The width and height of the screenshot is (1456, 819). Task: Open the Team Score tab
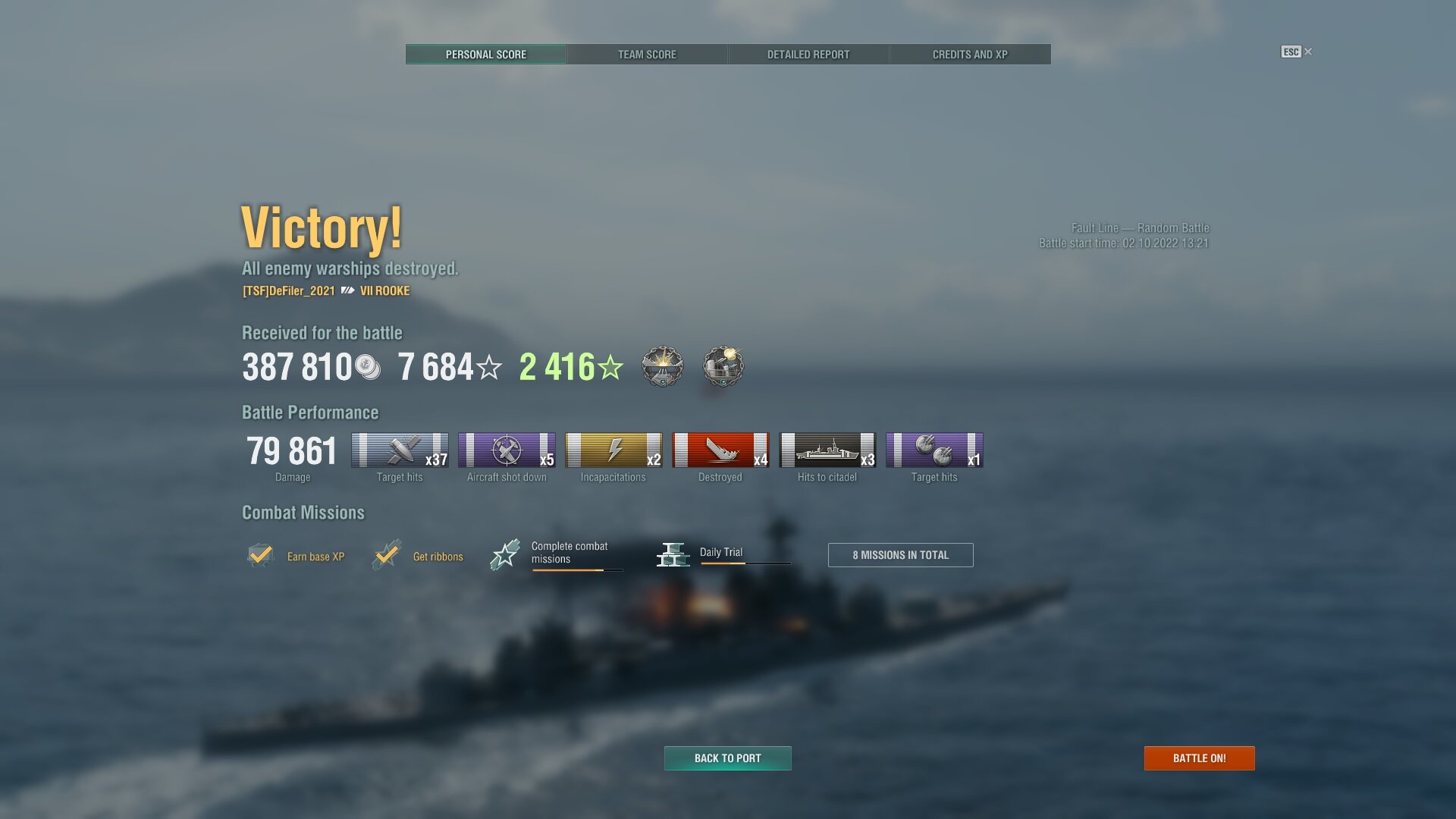647,55
